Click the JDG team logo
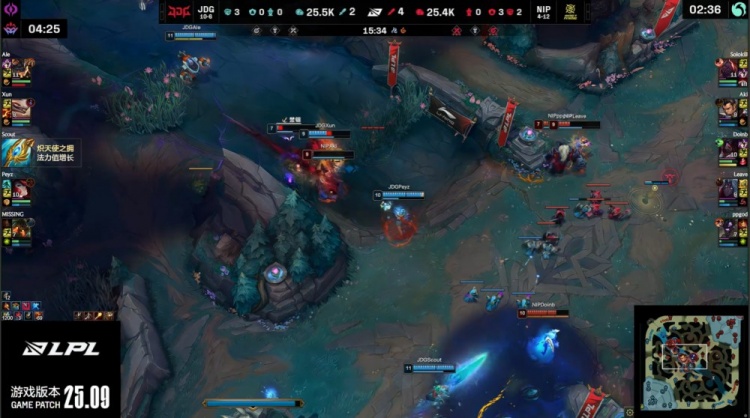Image resolution: width=750 pixels, height=418 pixels. point(177,13)
